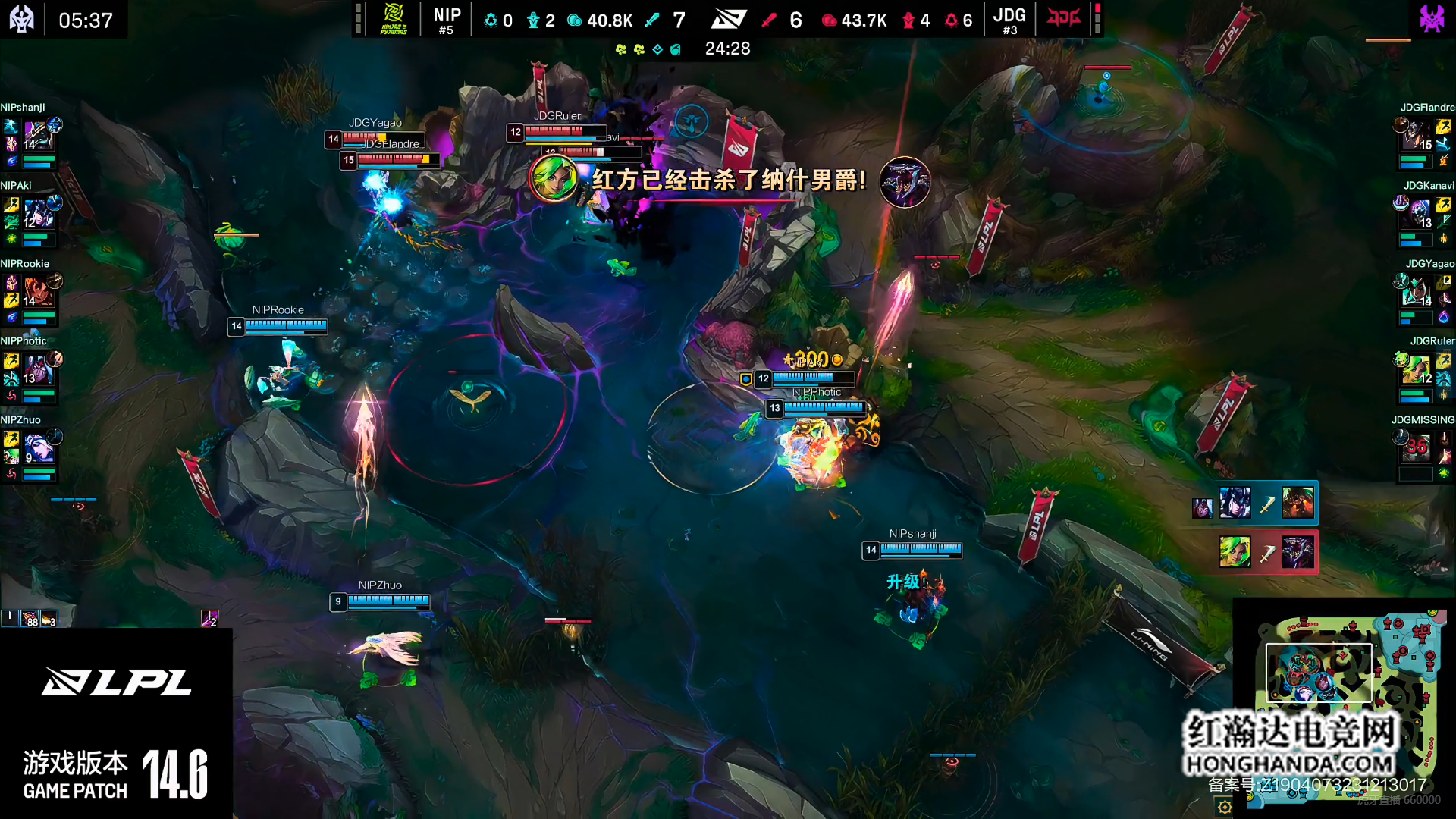Select NIPZhuo's champion portrait
1456x819 pixels.
[x=38, y=447]
